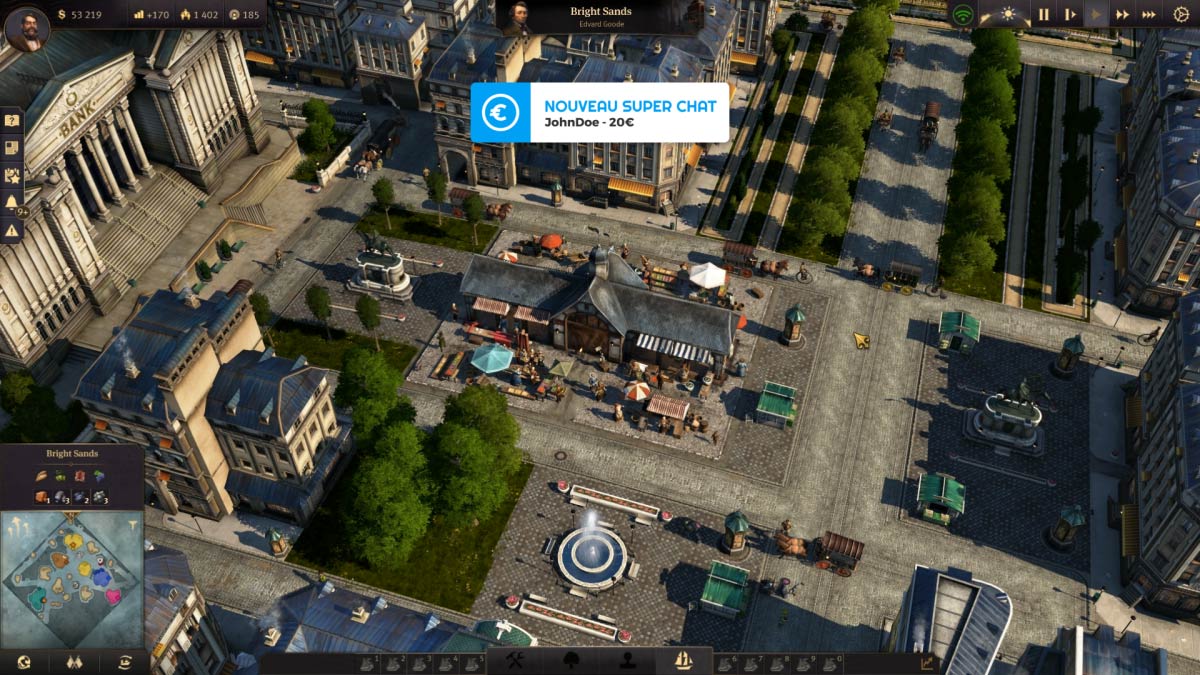Open the crossed flags diplomacy button

(x=73, y=662)
